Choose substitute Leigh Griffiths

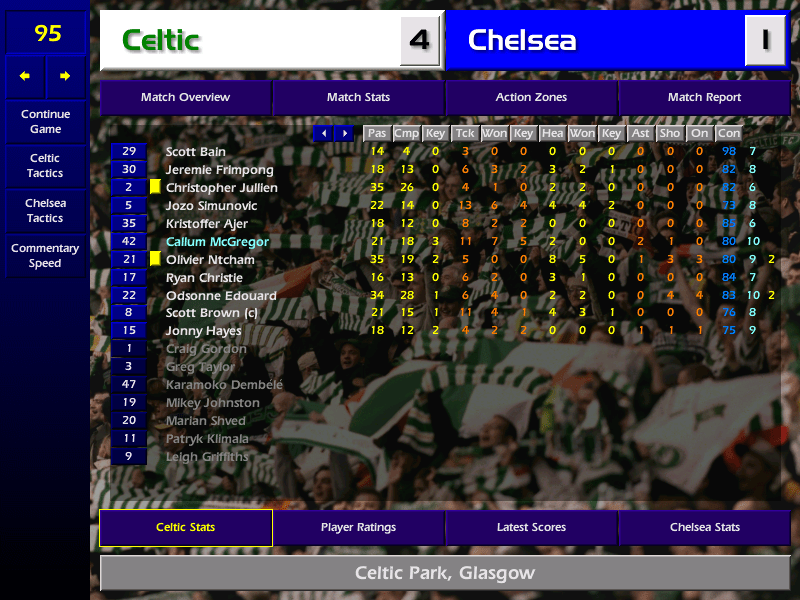(x=207, y=457)
